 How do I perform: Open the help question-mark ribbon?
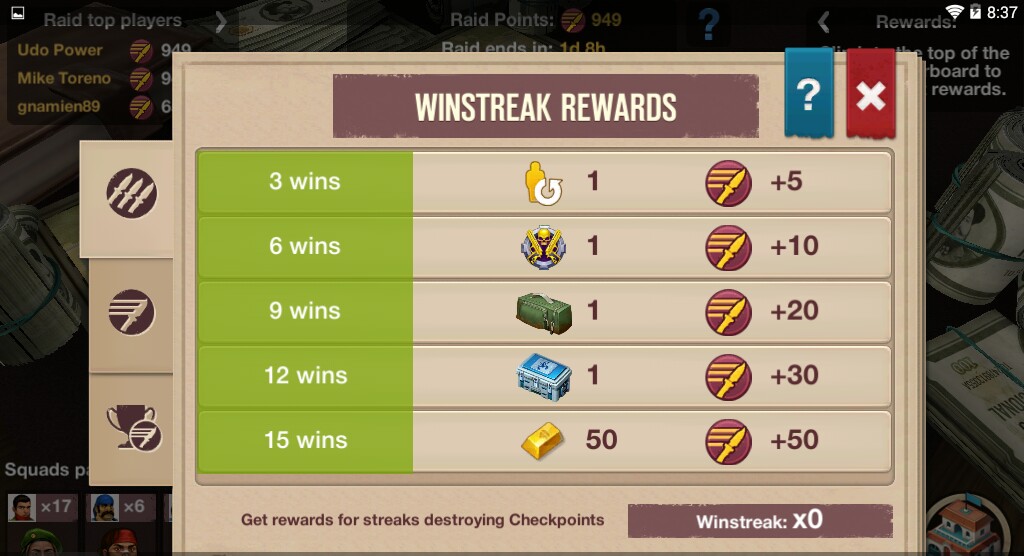coord(808,95)
